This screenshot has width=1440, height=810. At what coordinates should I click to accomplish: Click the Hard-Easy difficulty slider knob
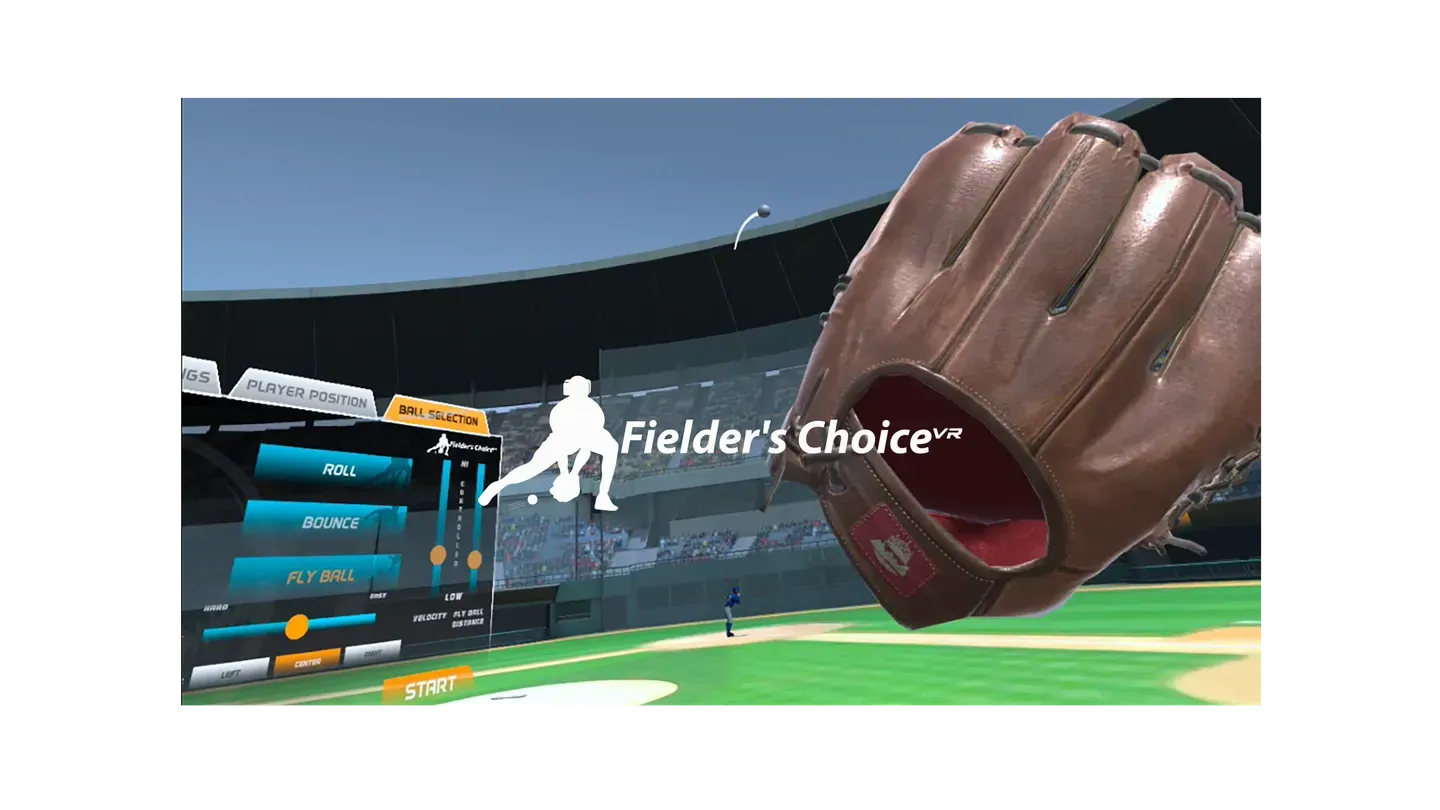tap(298, 625)
